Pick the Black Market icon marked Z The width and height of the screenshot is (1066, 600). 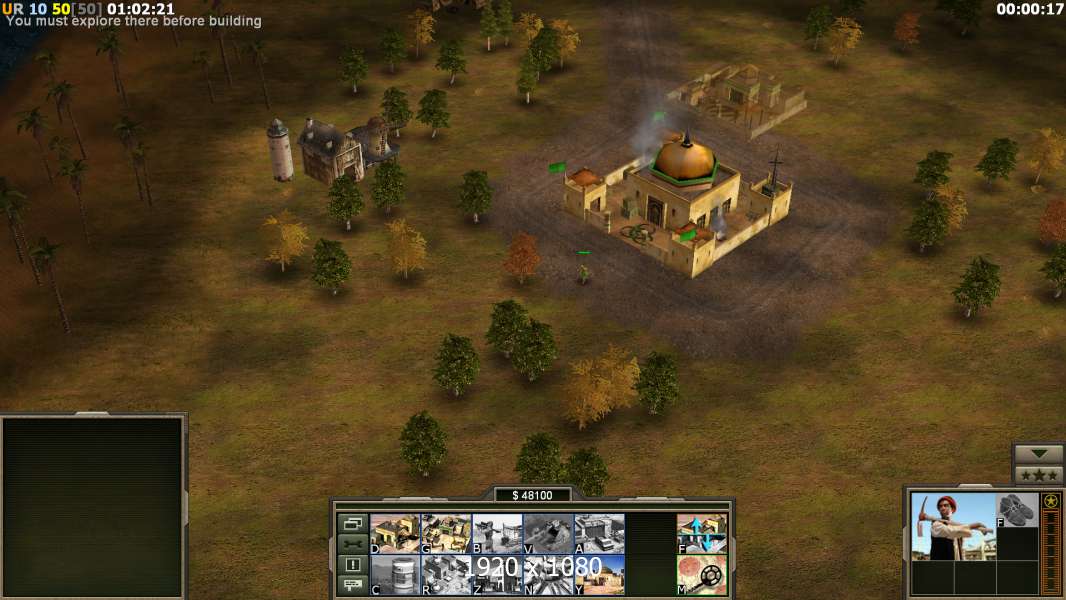point(497,575)
